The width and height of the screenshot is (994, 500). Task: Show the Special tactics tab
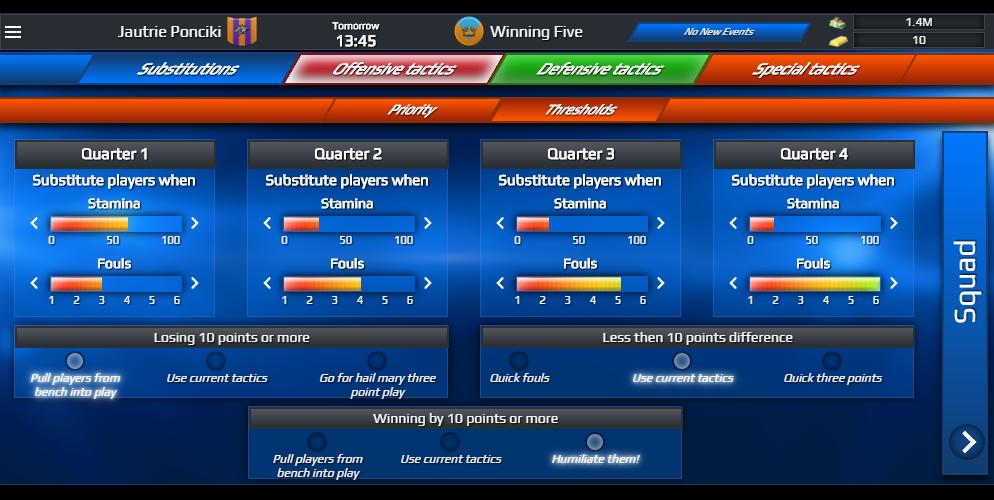[804, 69]
